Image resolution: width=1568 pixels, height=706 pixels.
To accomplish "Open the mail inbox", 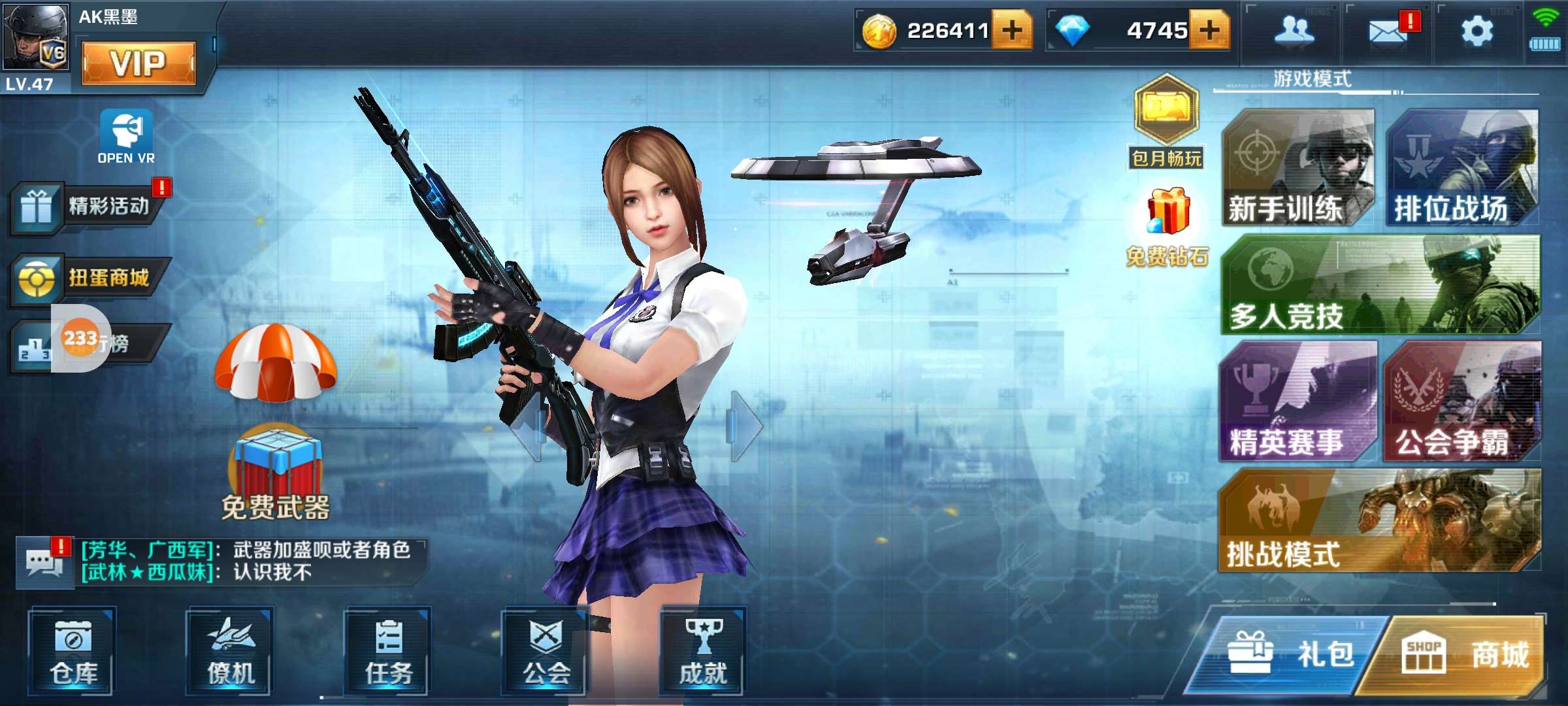I will tap(1388, 31).
